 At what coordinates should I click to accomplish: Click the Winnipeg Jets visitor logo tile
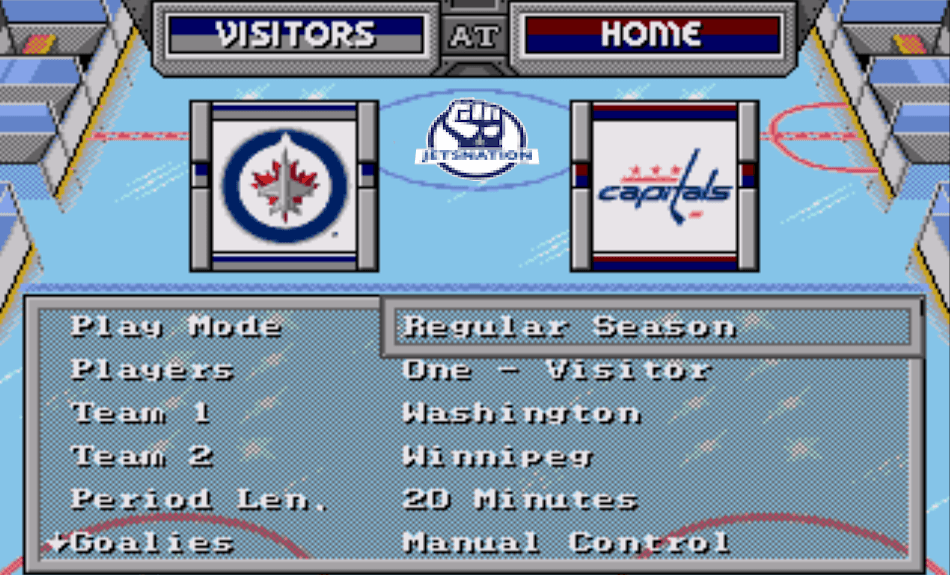285,186
